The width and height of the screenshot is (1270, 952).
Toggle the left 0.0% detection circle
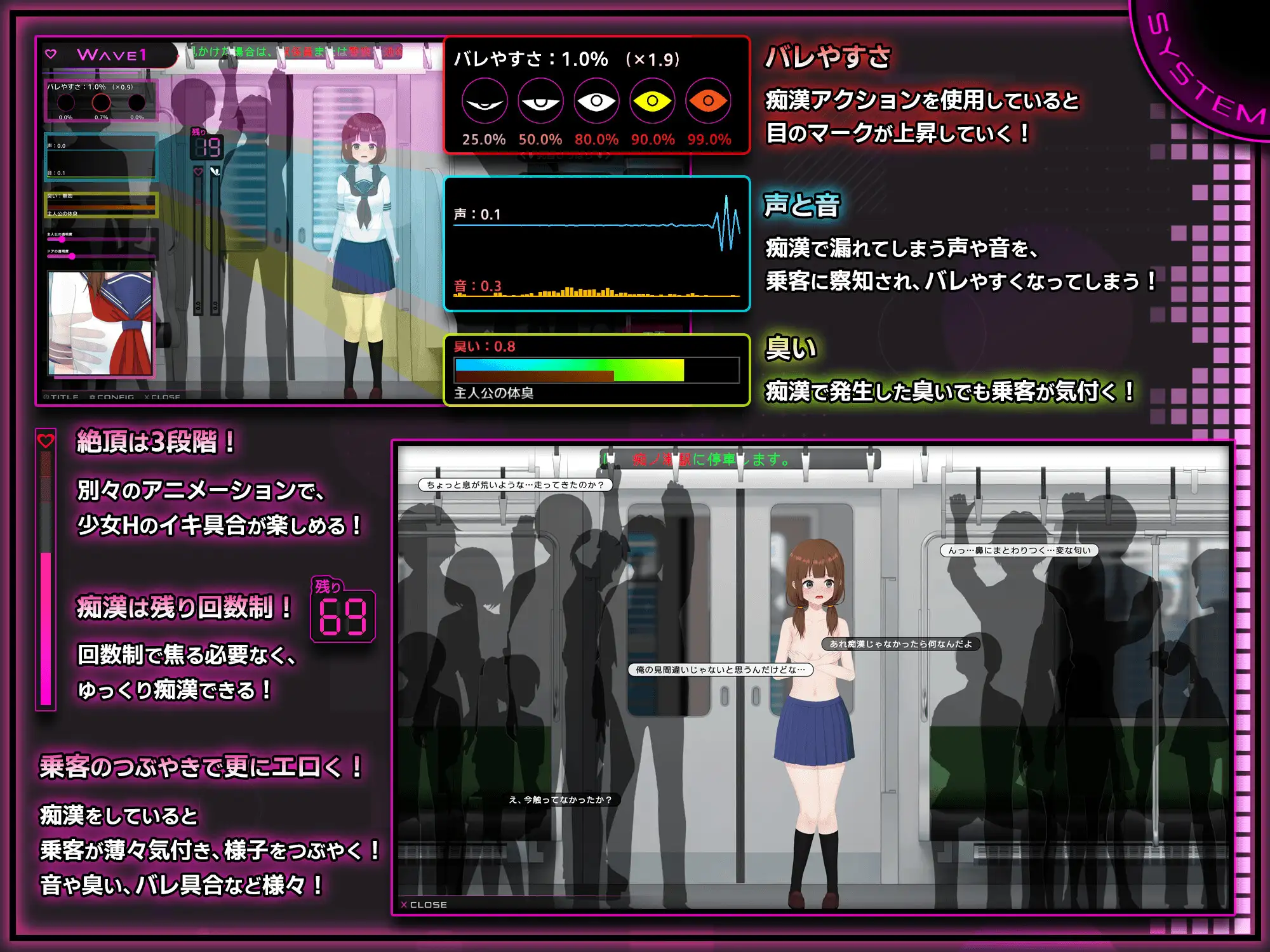pos(66,103)
